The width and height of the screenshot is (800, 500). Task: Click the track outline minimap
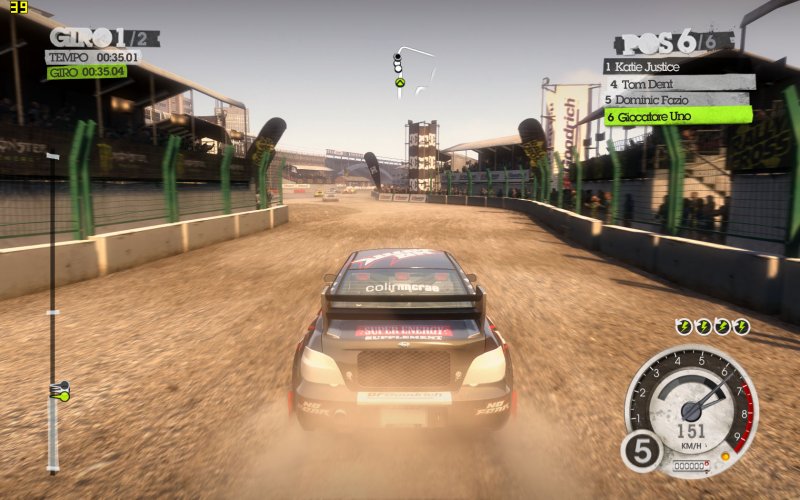413,66
